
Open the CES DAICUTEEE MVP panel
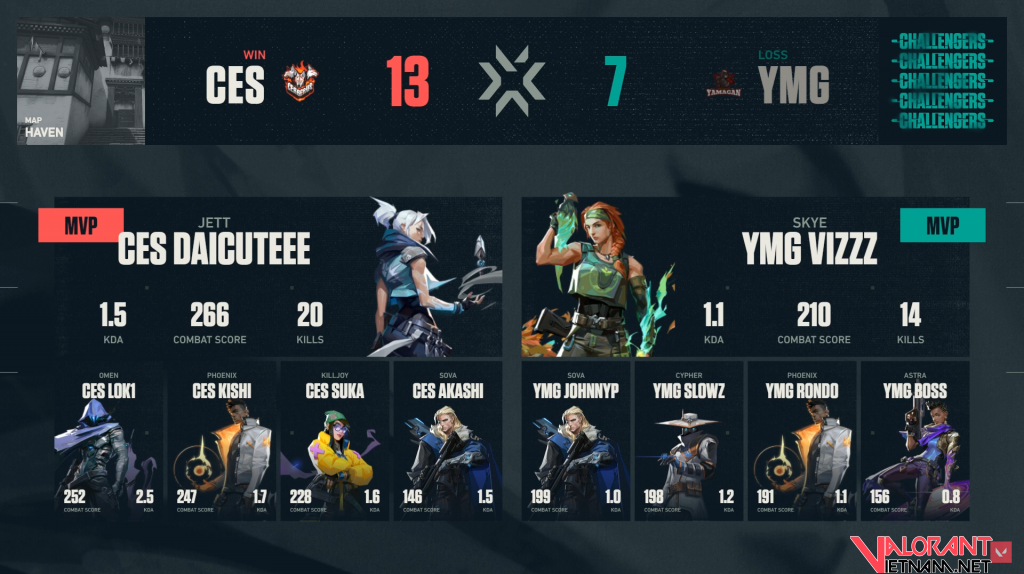pos(278,277)
